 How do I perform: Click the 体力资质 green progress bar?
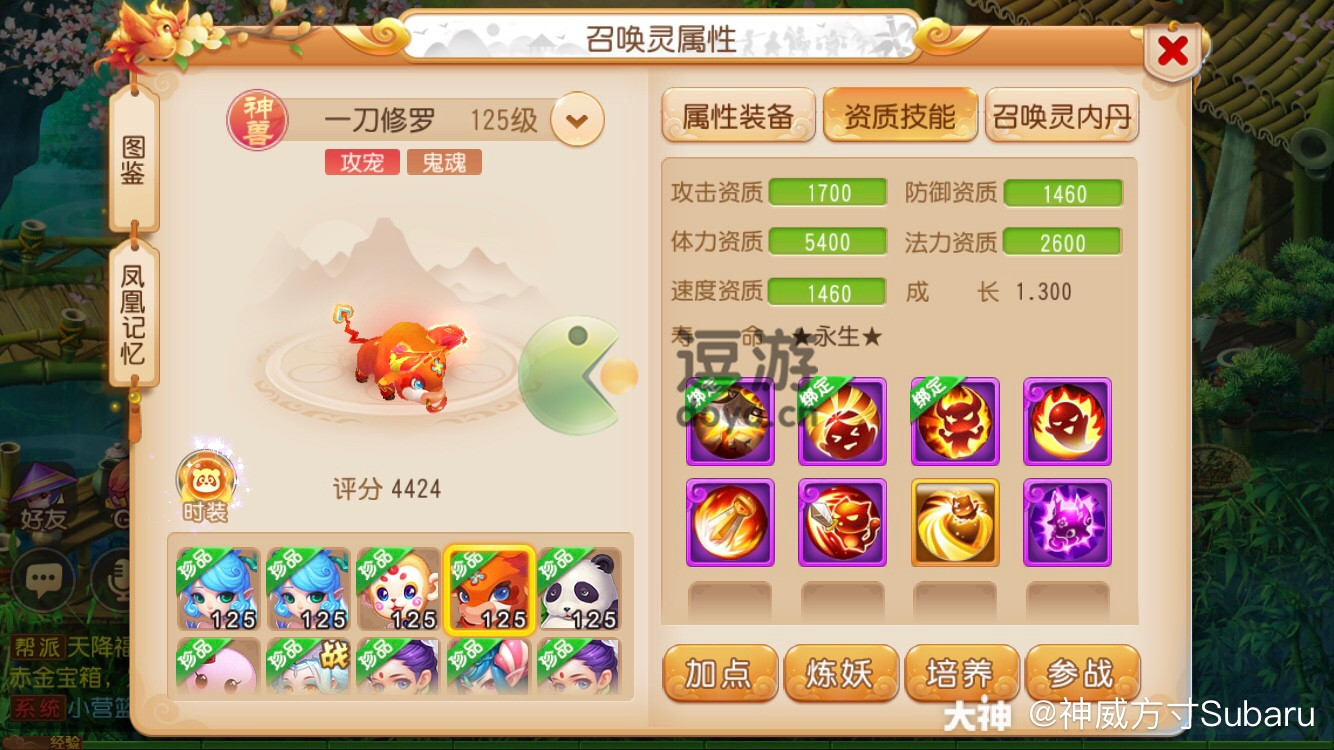pos(828,240)
